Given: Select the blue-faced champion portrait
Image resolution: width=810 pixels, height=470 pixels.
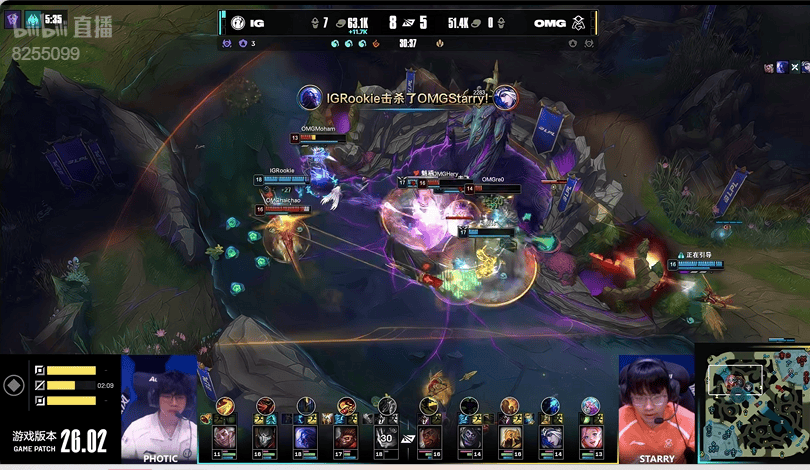Looking at the screenshot, I should click(x=305, y=437).
